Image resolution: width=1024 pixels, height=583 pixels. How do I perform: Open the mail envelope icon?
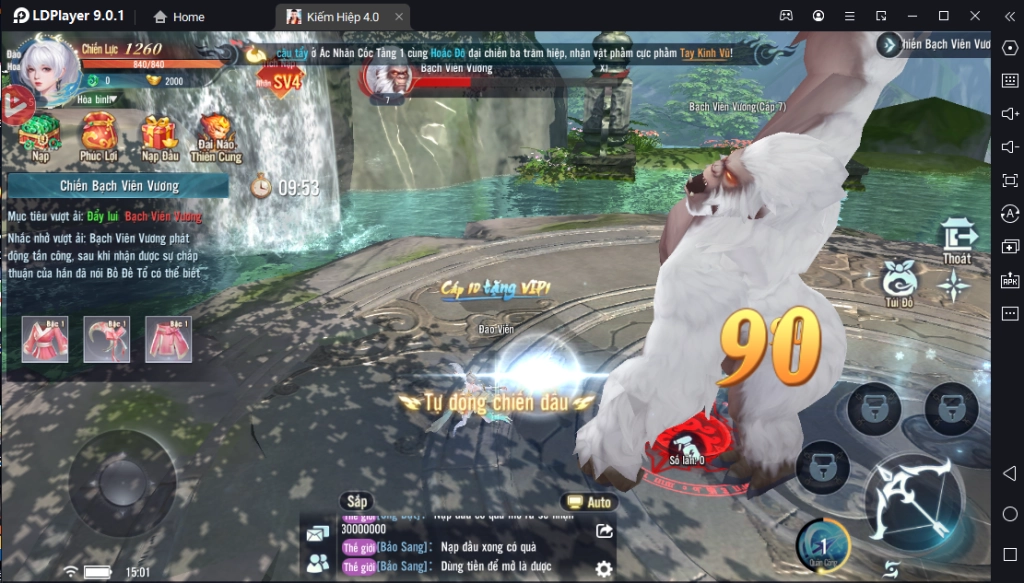319,534
